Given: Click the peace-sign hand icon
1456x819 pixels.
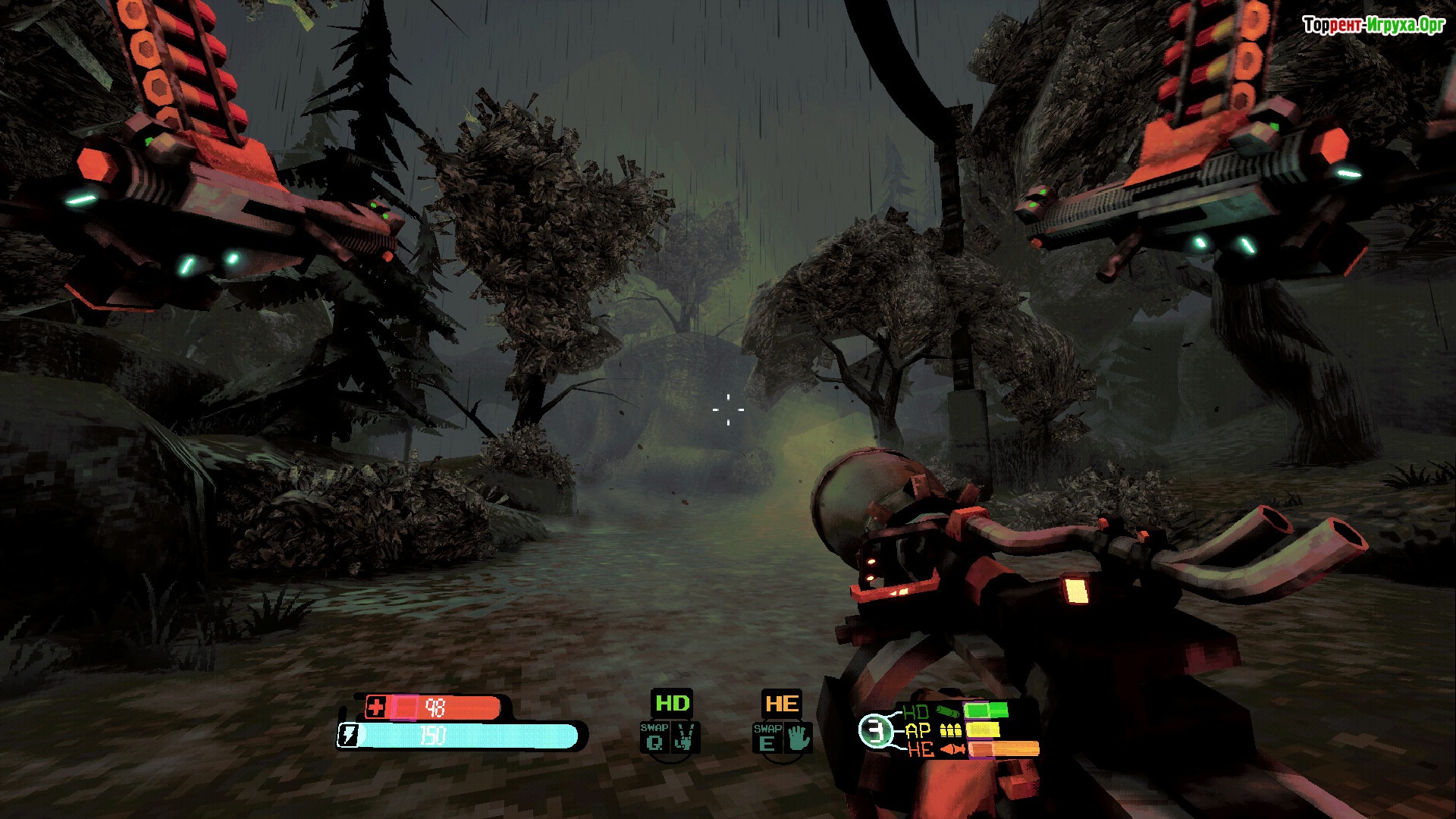Looking at the screenshot, I should [685, 737].
